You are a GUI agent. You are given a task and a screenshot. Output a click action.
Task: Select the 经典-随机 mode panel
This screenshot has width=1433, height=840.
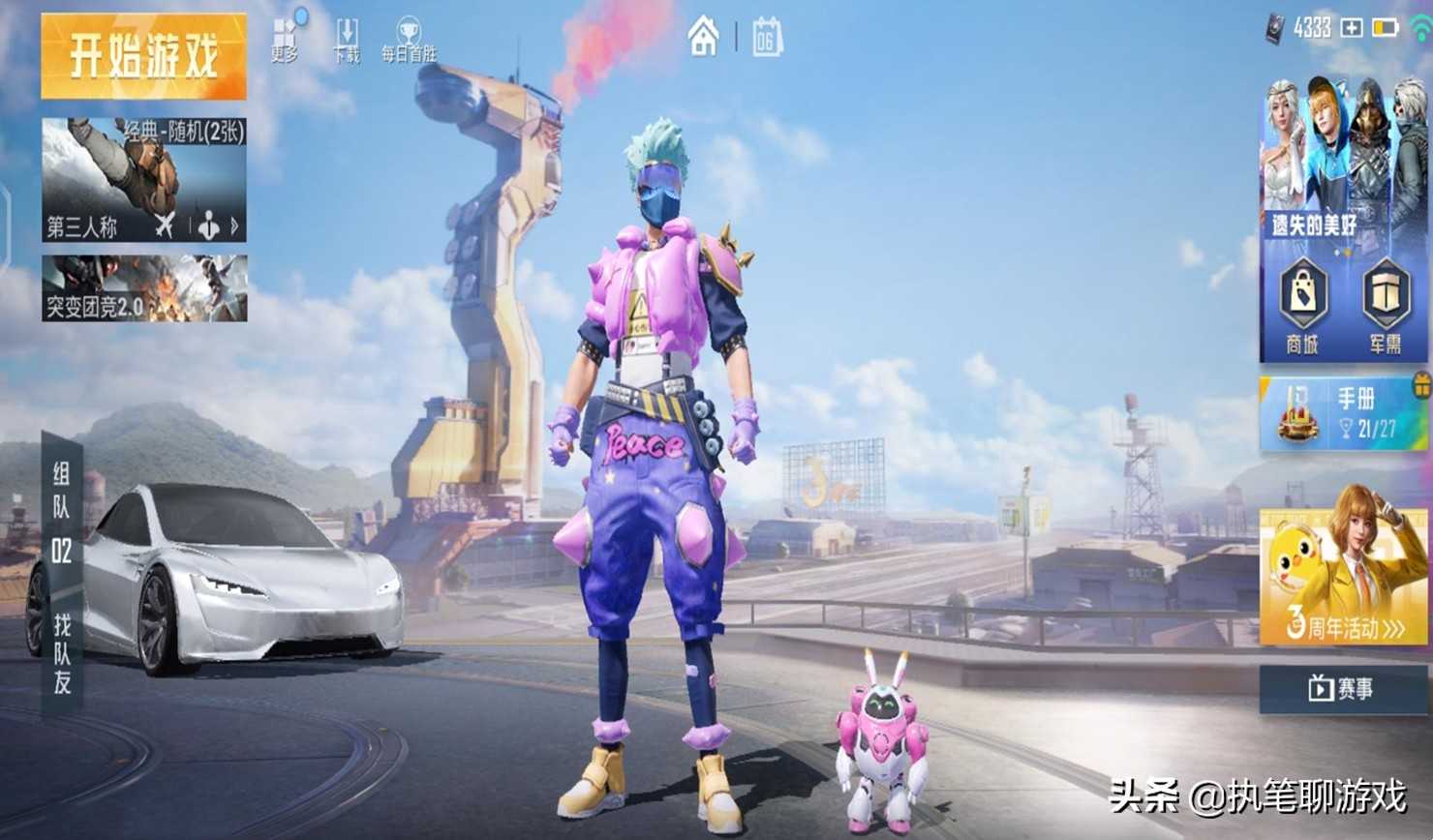click(x=143, y=166)
